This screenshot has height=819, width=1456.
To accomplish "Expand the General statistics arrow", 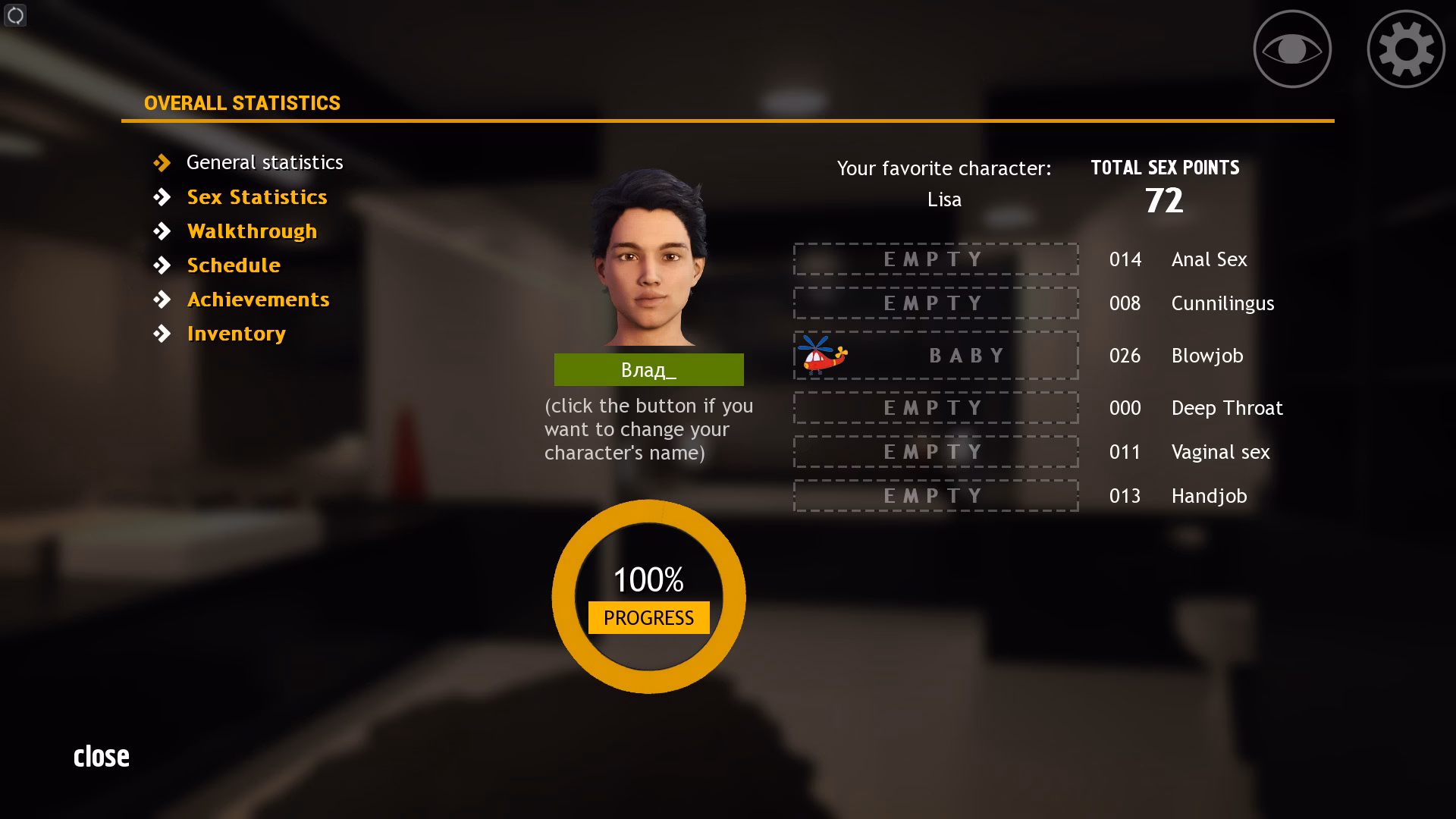I will (163, 162).
